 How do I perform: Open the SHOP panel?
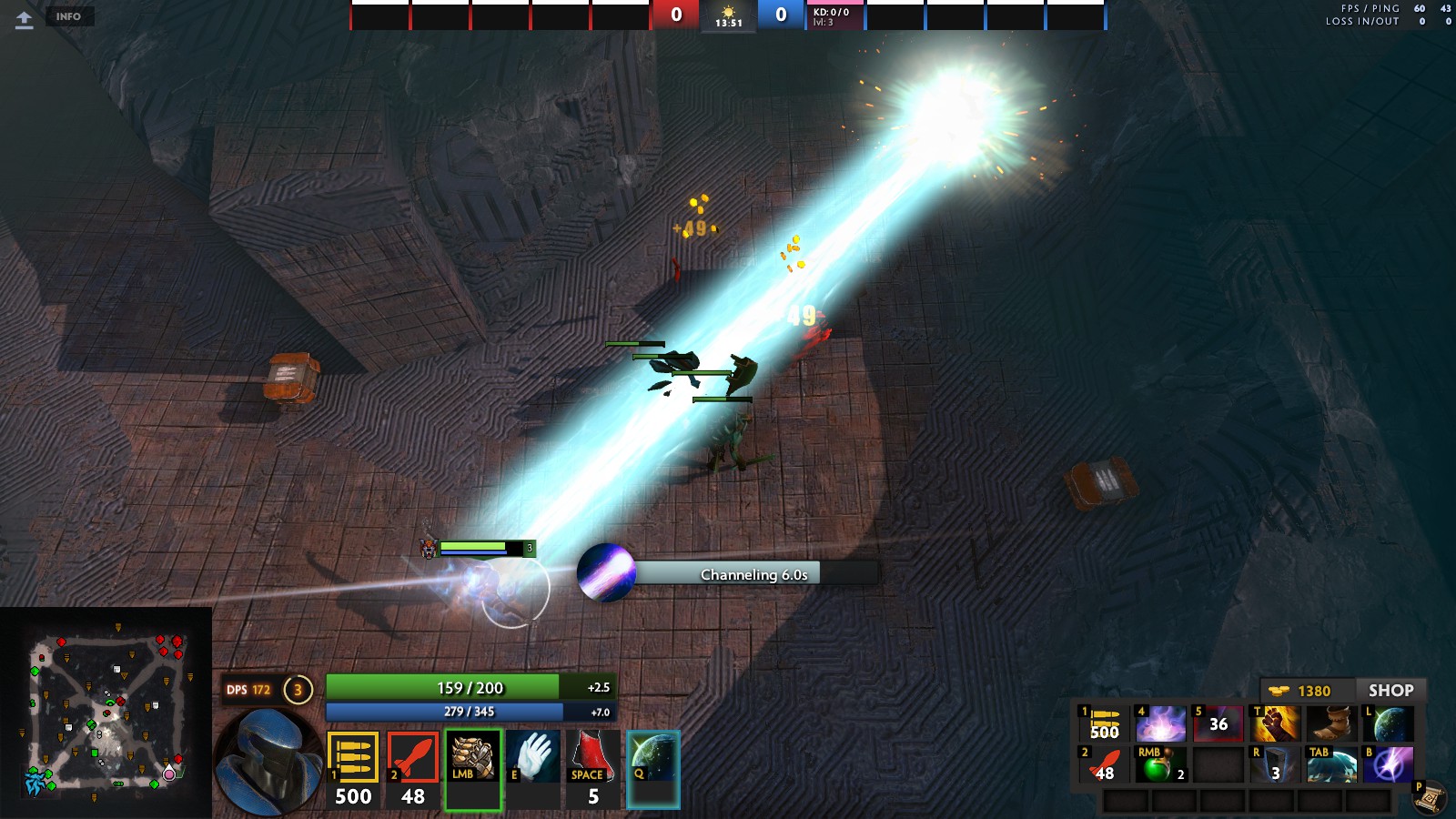point(1390,691)
